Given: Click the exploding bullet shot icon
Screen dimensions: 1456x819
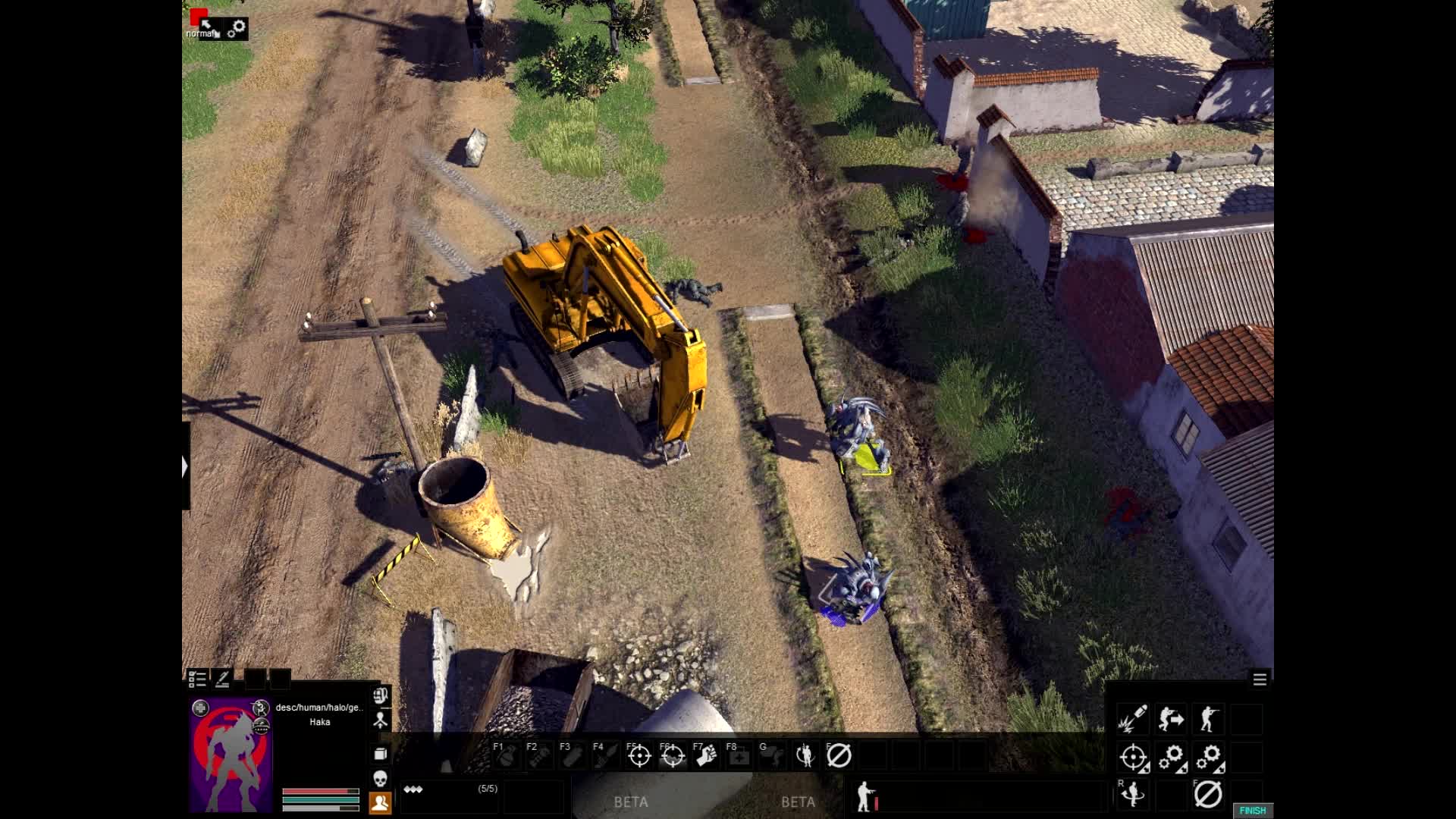Looking at the screenshot, I should point(1132,719).
